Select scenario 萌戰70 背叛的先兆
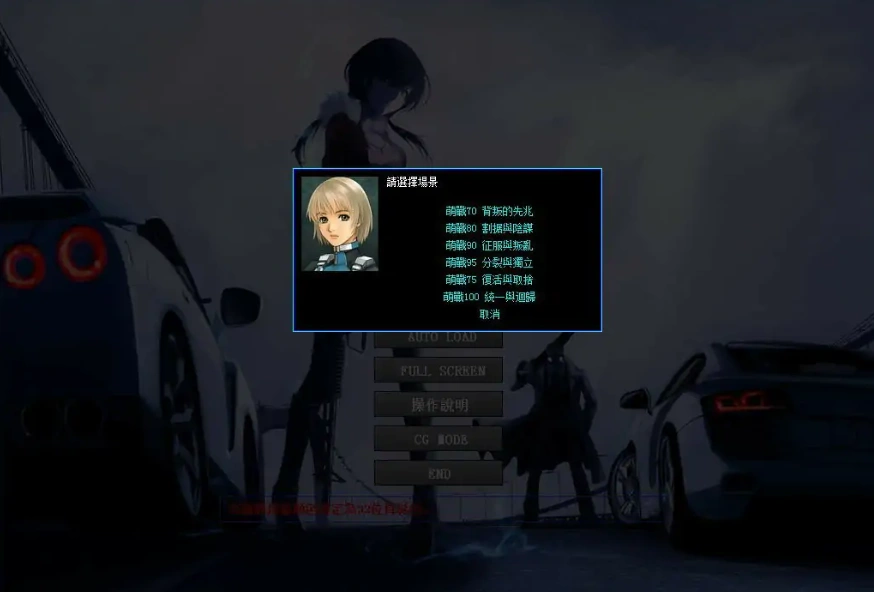This screenshot has width=874, height=592. click(489, 212)
